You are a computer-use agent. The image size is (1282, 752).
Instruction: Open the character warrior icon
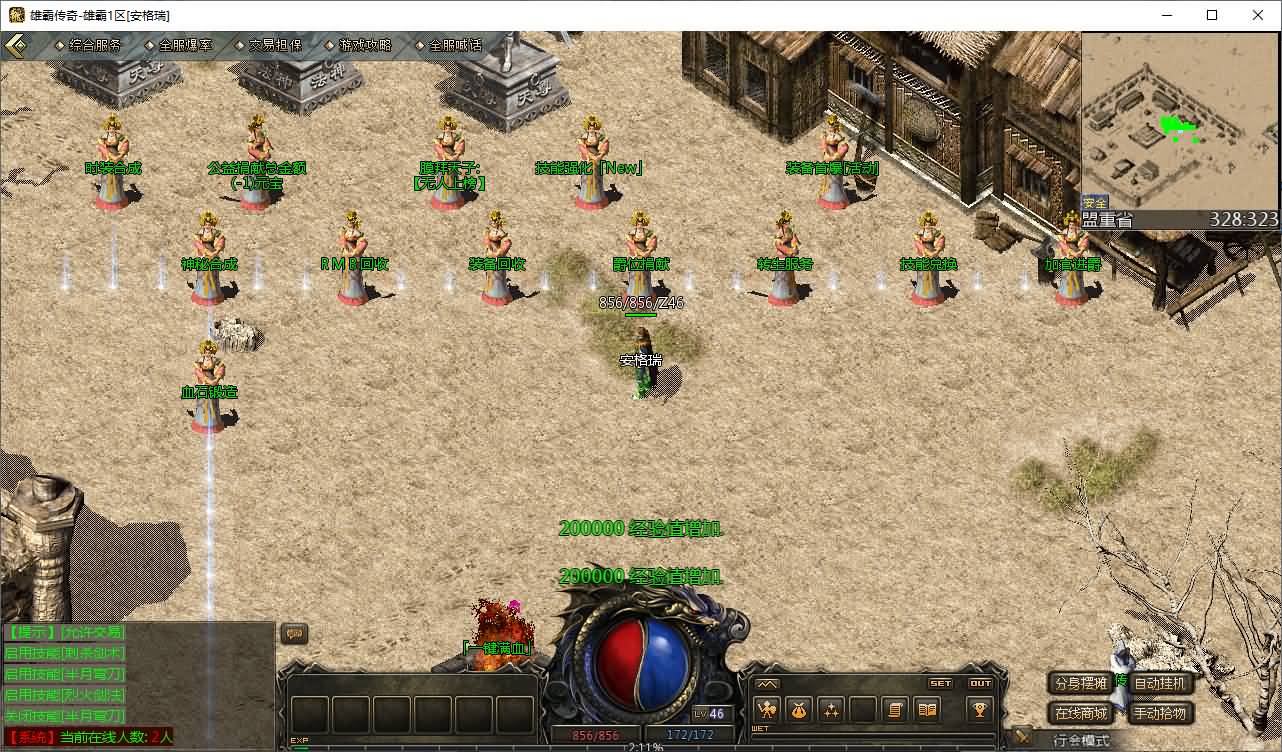pyautogui.click(x=768, y=710)
